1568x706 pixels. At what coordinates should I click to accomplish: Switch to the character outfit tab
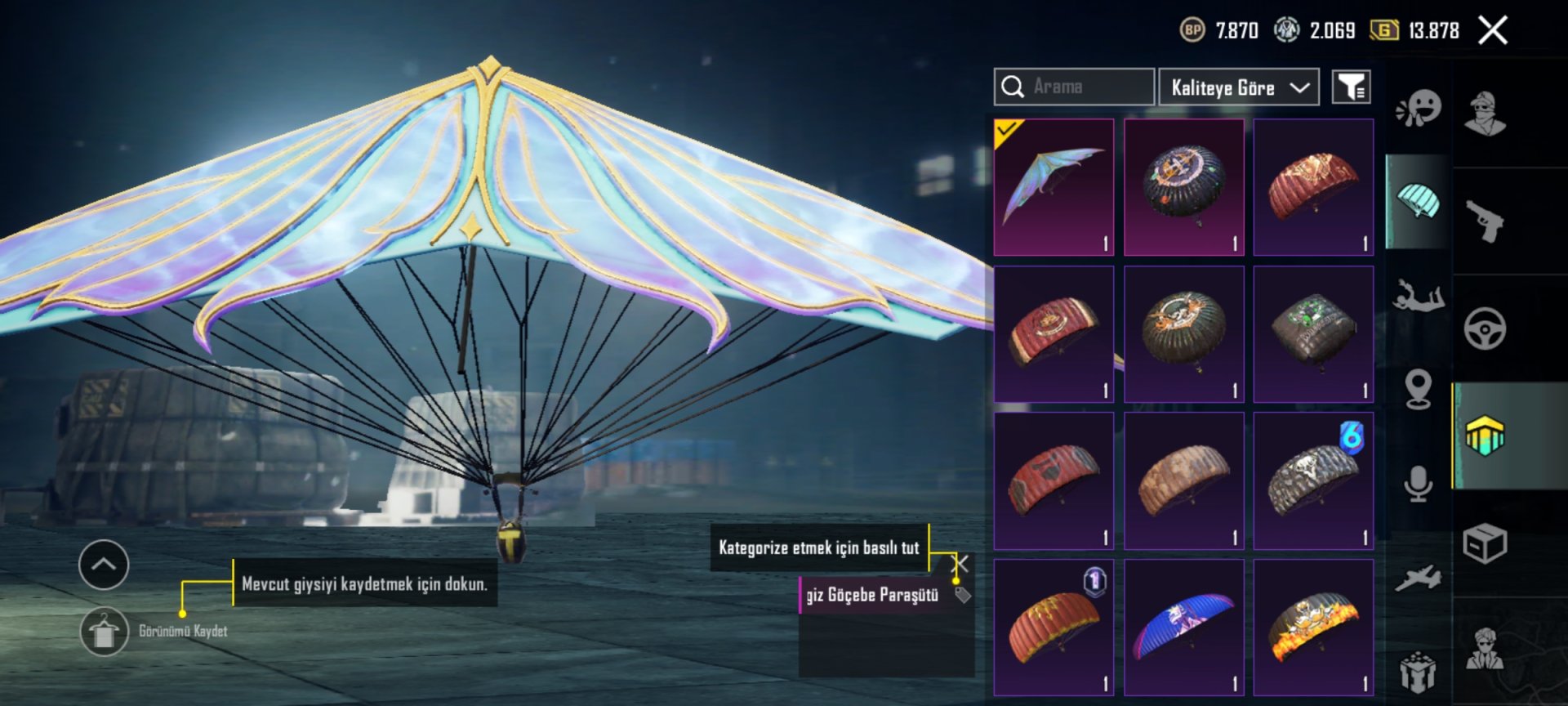click(x=1485, y=113)
